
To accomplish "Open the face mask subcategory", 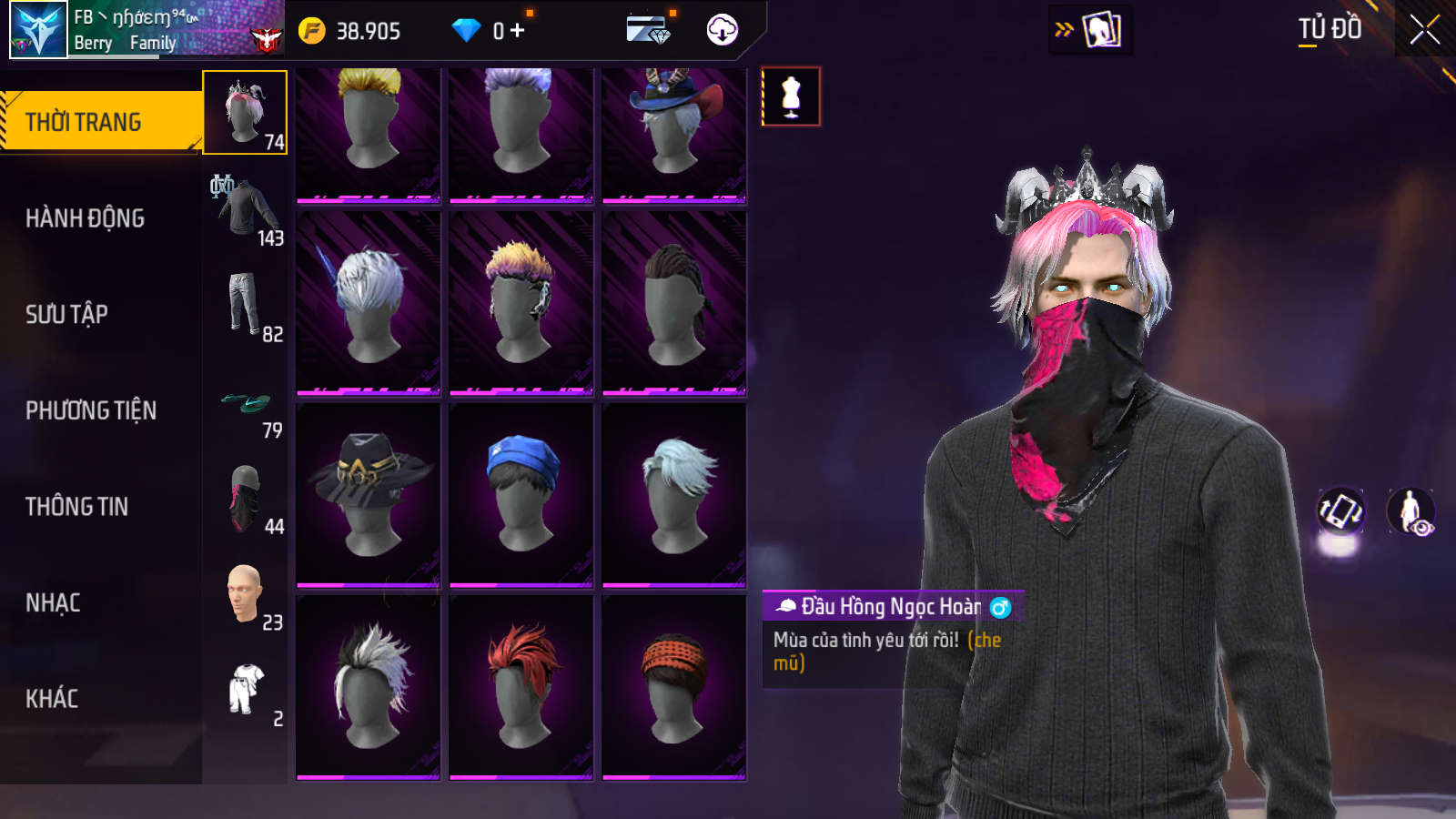I will point(246,498).
